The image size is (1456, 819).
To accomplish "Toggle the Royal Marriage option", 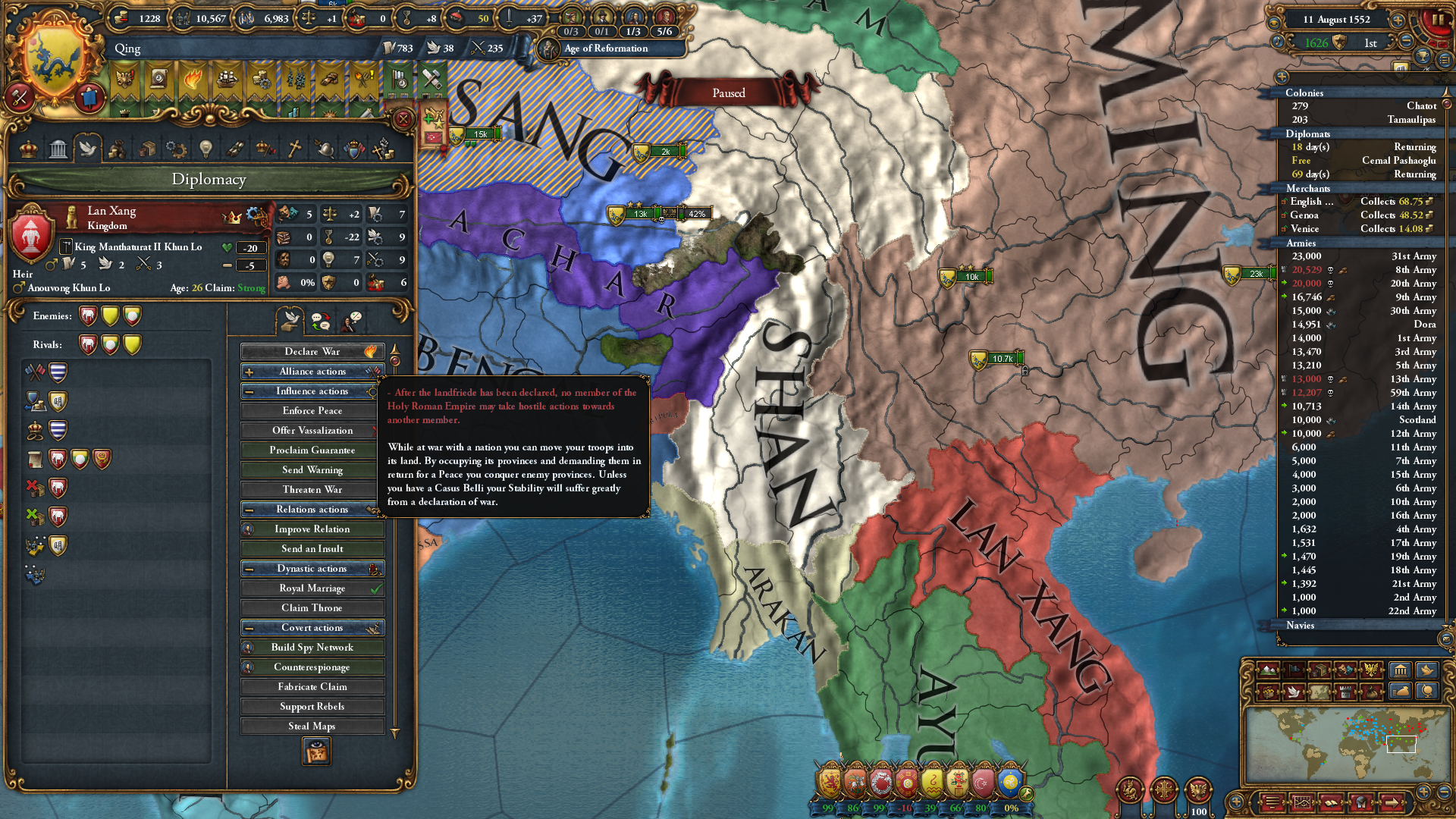I will pyautogui.click(x=311, y=588).
